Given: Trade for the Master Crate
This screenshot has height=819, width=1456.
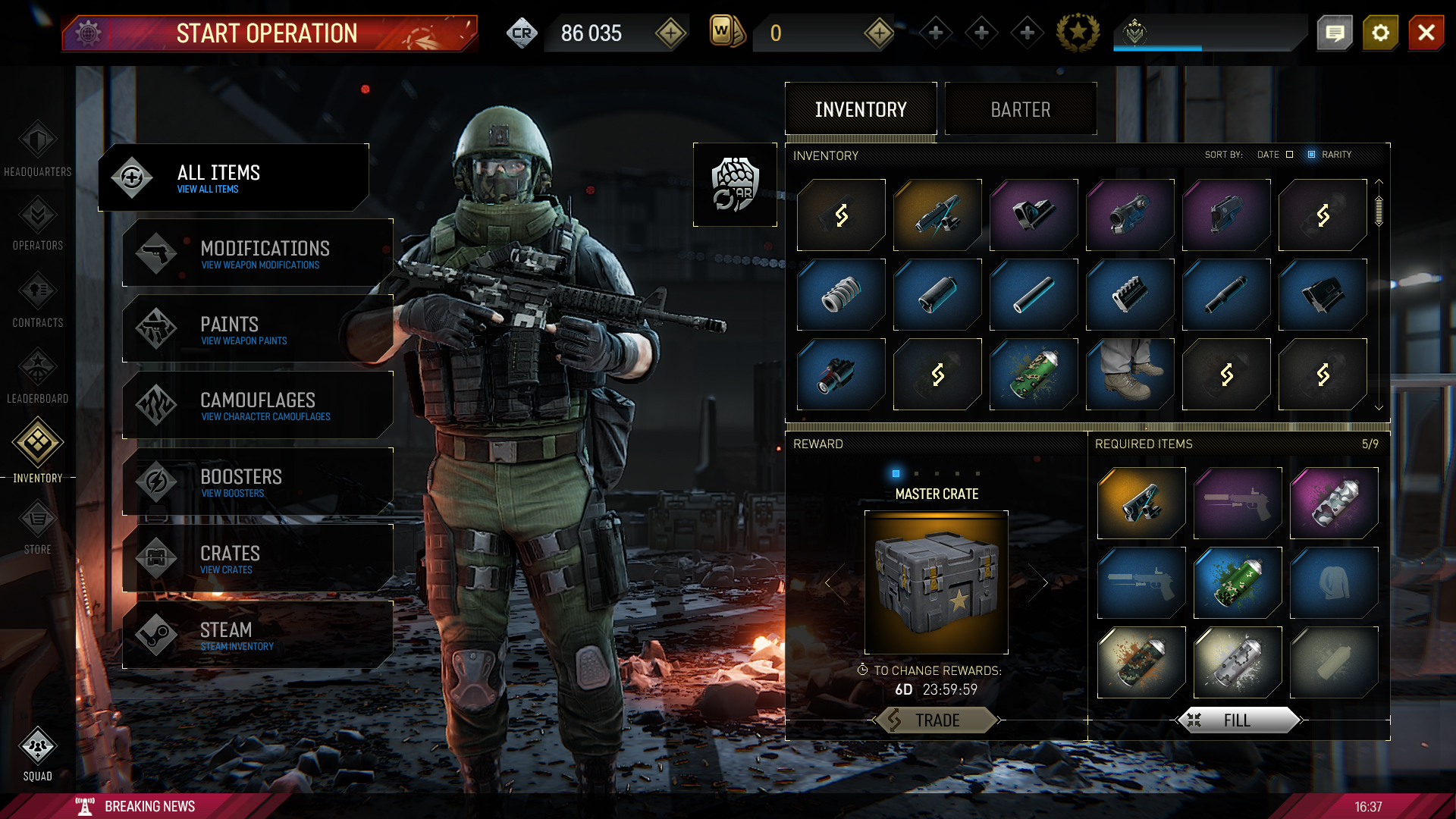Looking at the screenshot, I should click(x=937, y=720).
